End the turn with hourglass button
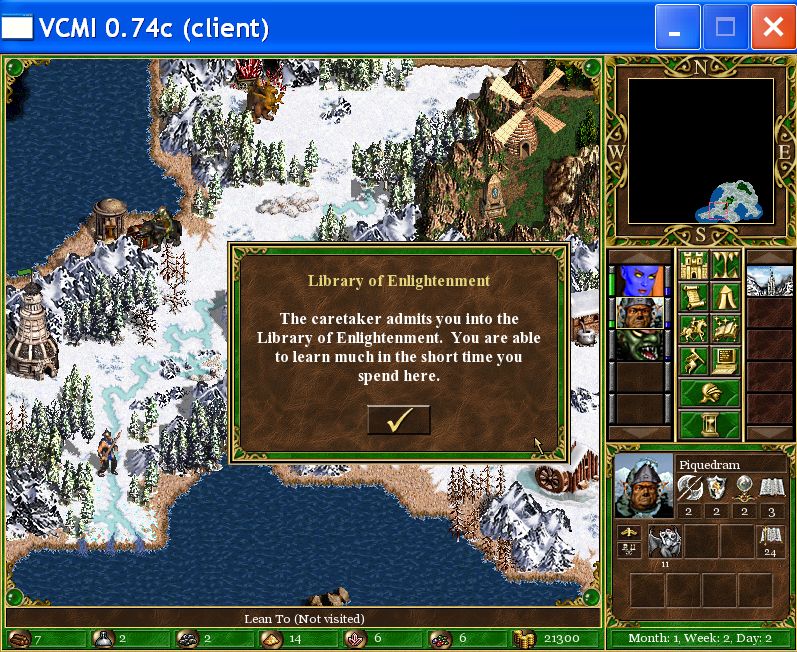Screen dimensions: 797x652 [x=709, y=424]
